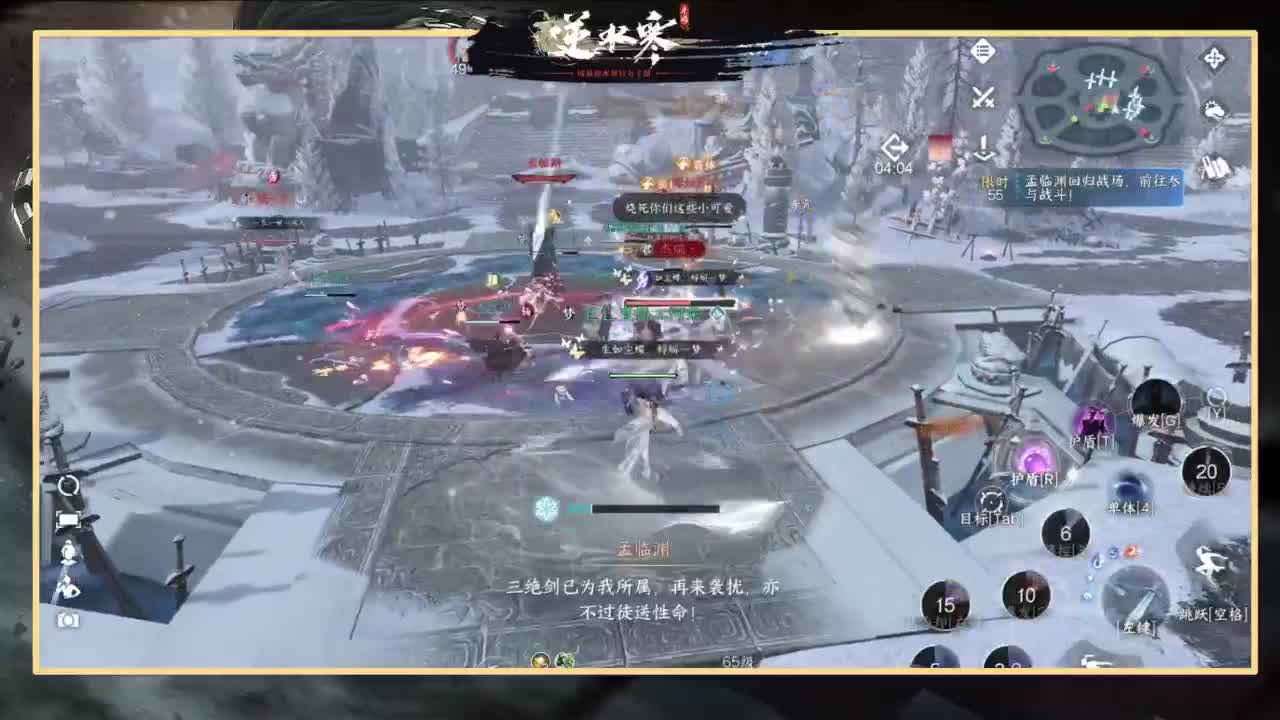Toggle the character emote icon on left sidebar
Screen dimensions: 1280x720
66,552
